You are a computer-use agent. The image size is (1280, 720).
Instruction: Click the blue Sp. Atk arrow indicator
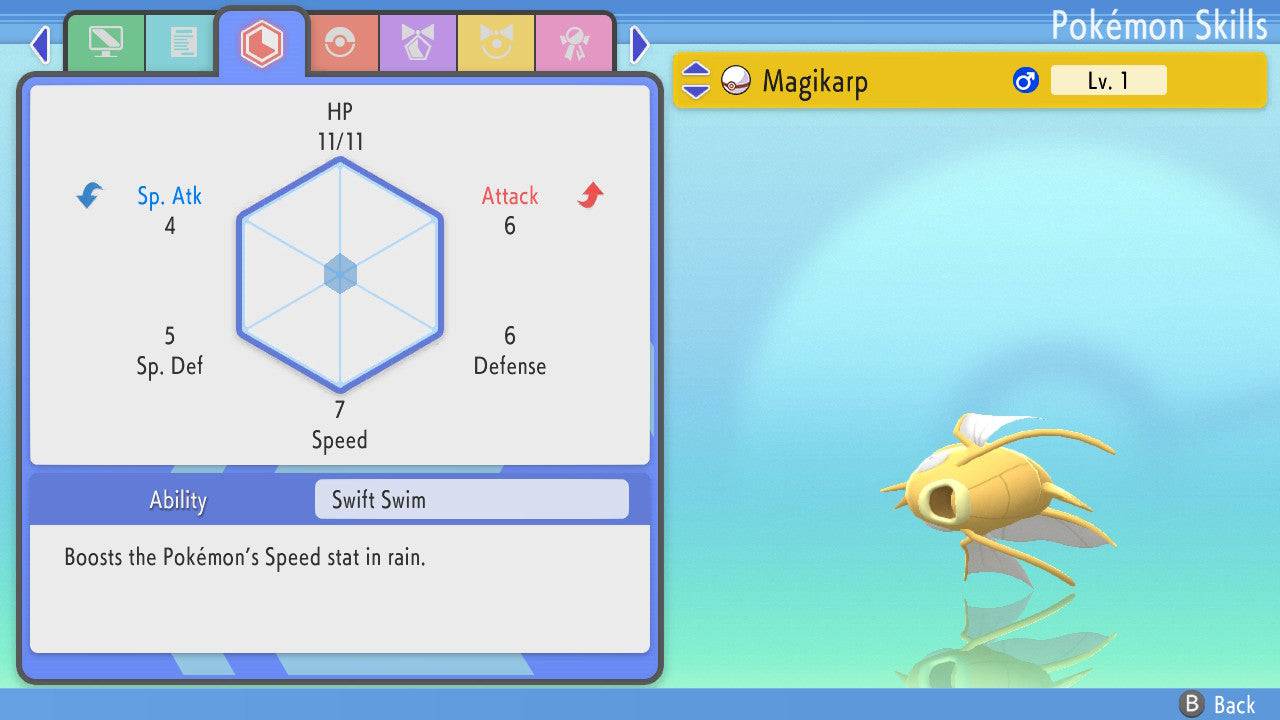click(x=88, y=196)
